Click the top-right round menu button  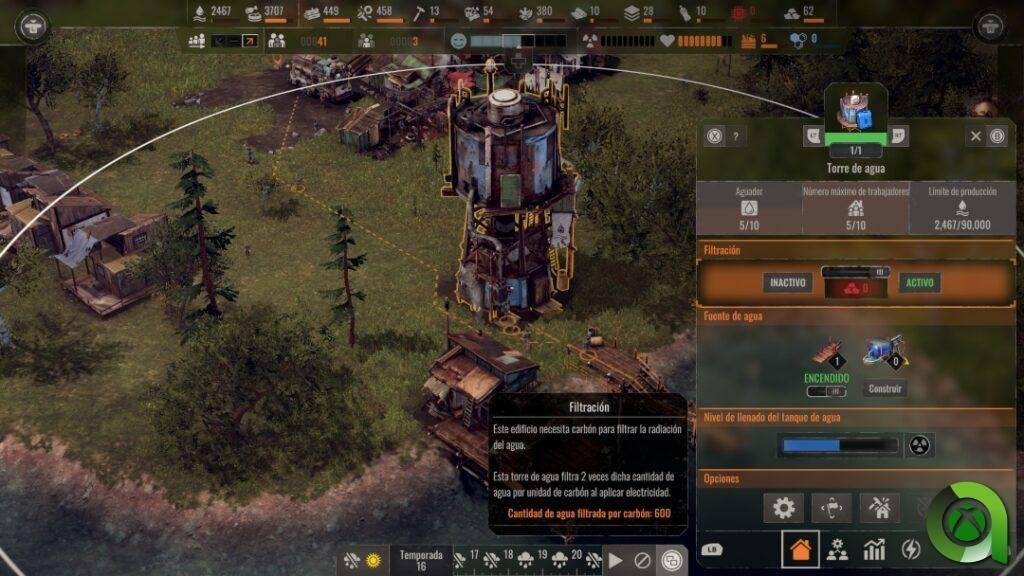[x=990, y=25]
